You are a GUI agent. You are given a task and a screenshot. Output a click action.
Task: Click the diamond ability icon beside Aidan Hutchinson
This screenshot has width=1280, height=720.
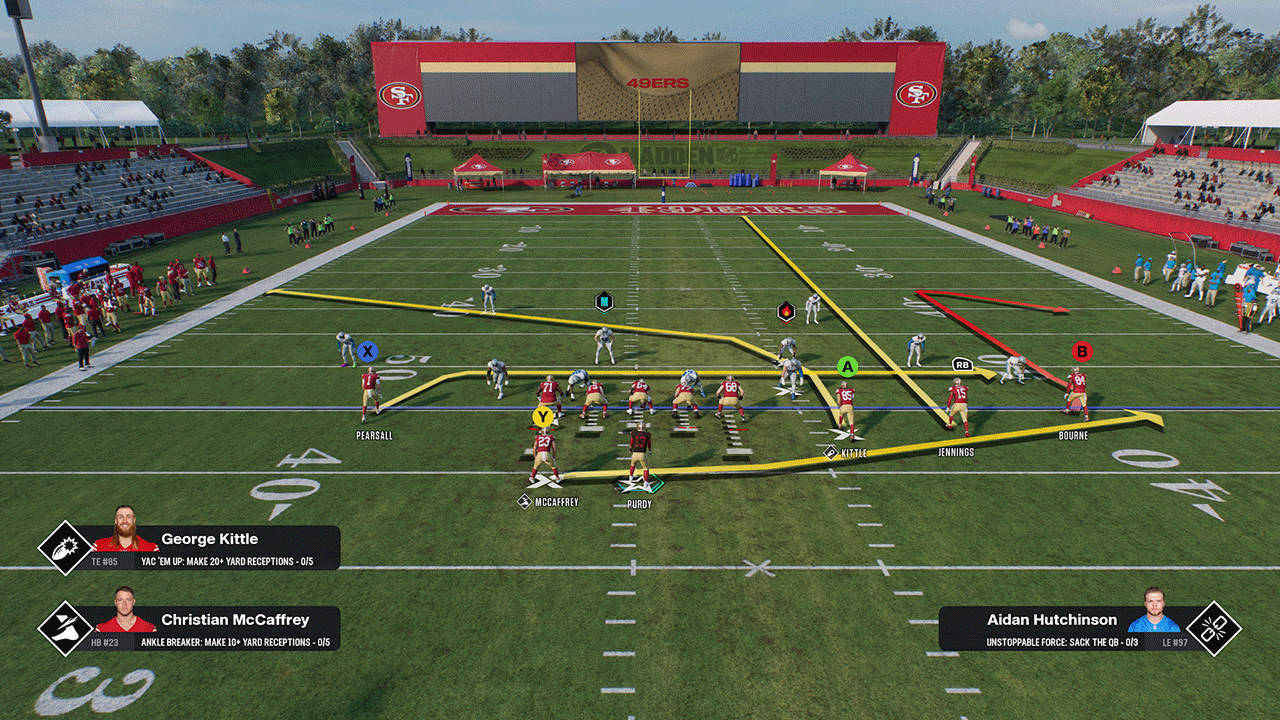1213,628
